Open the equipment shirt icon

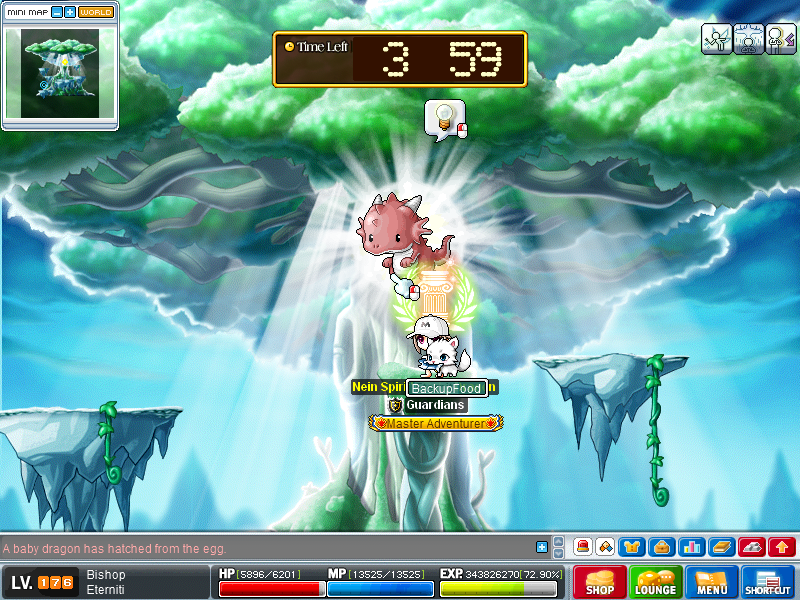[x=633, y=547]
